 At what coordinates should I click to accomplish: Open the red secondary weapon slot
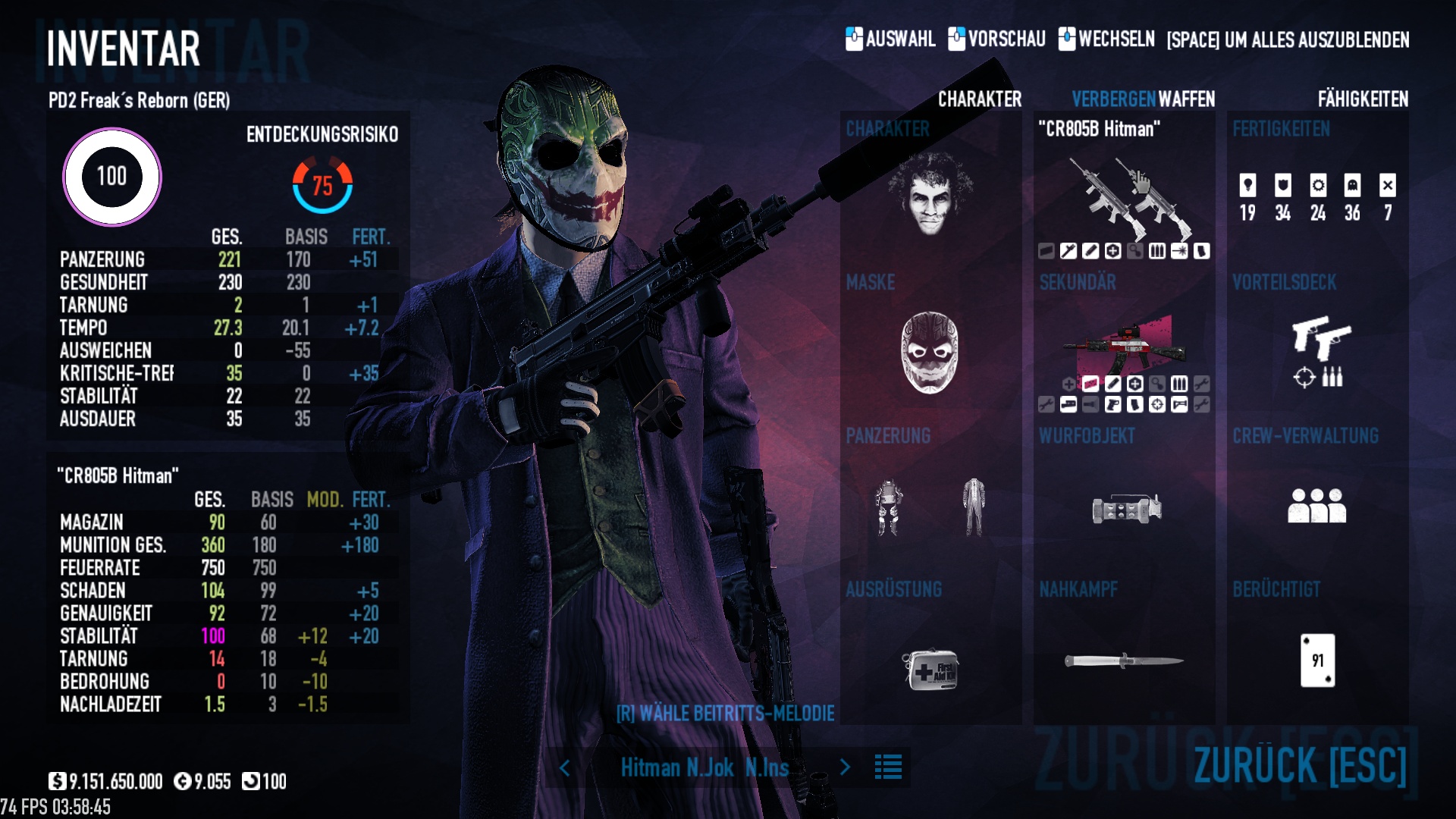tap(1125, 345)
